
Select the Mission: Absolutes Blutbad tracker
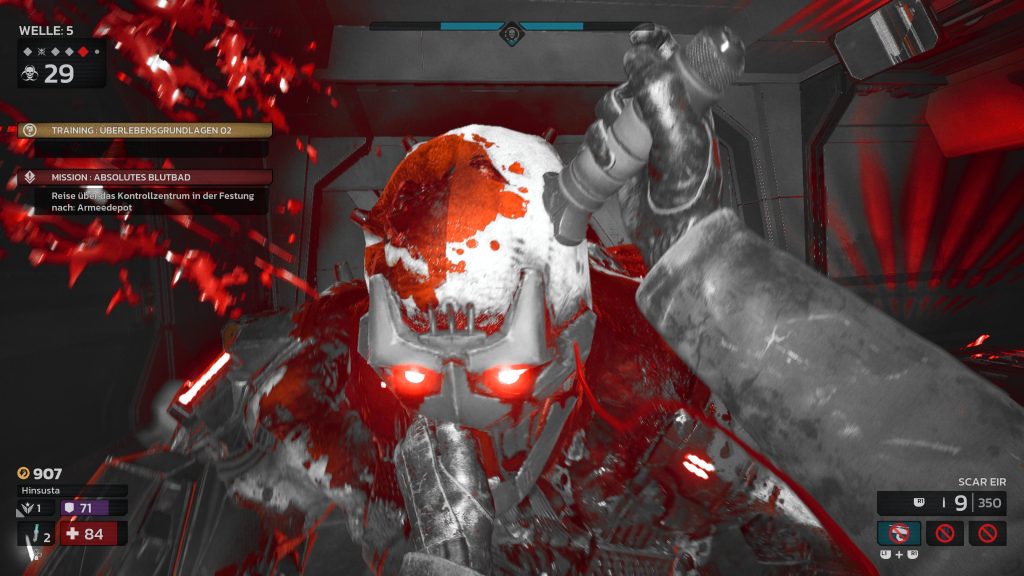click(x=146, y=177)
